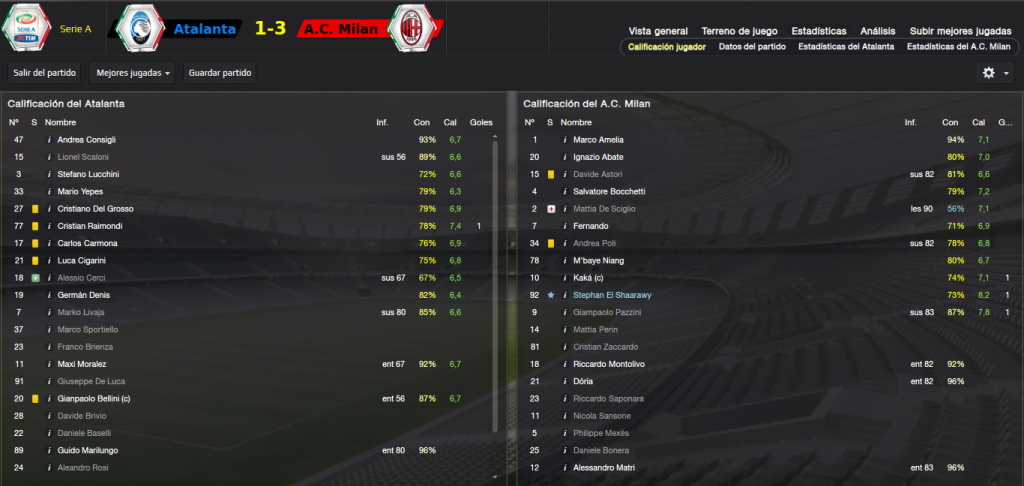The width and height of the screenshot is (1024, 486).
Task: View Estadísticas del A.C. Milan subtab
Action: tap(959, 46)
